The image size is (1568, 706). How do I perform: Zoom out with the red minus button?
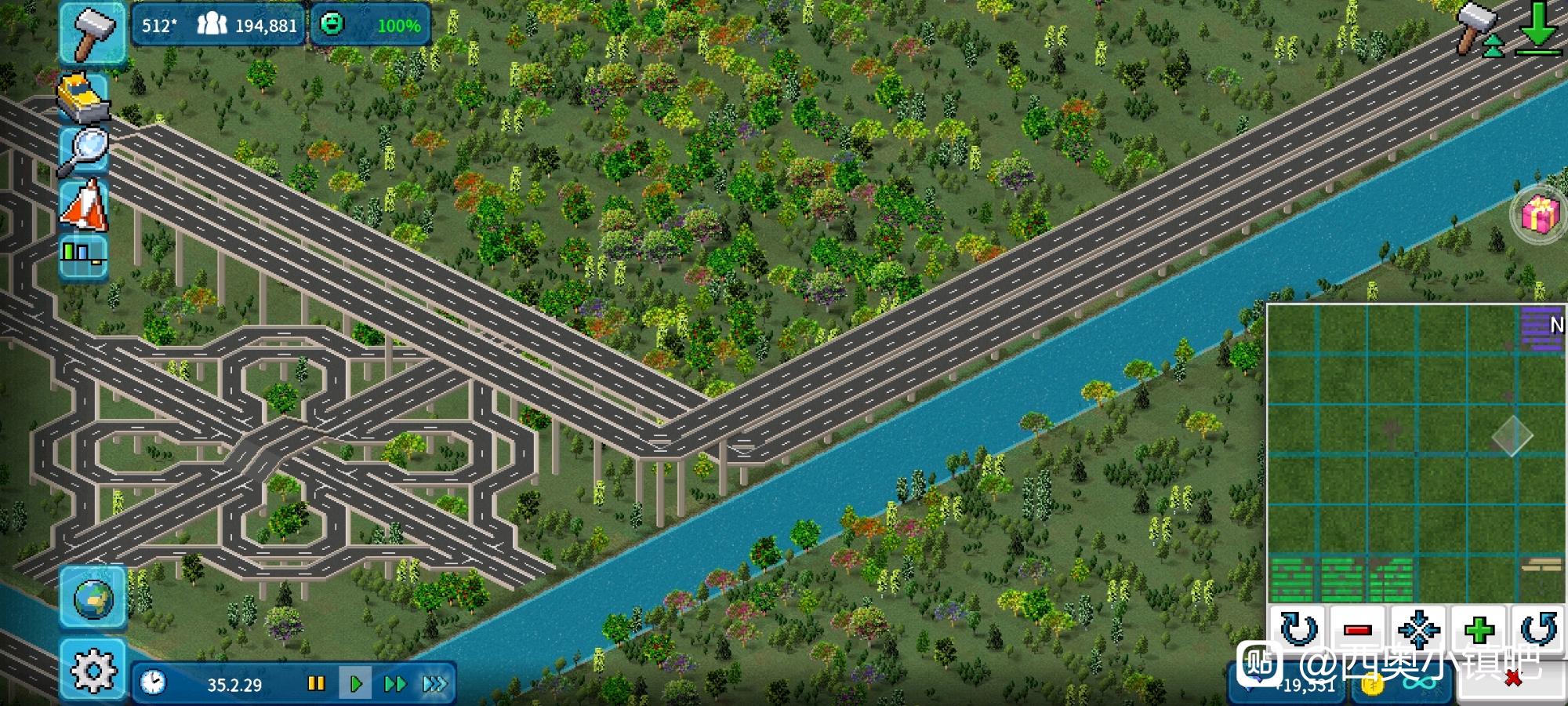(1357, 629)
